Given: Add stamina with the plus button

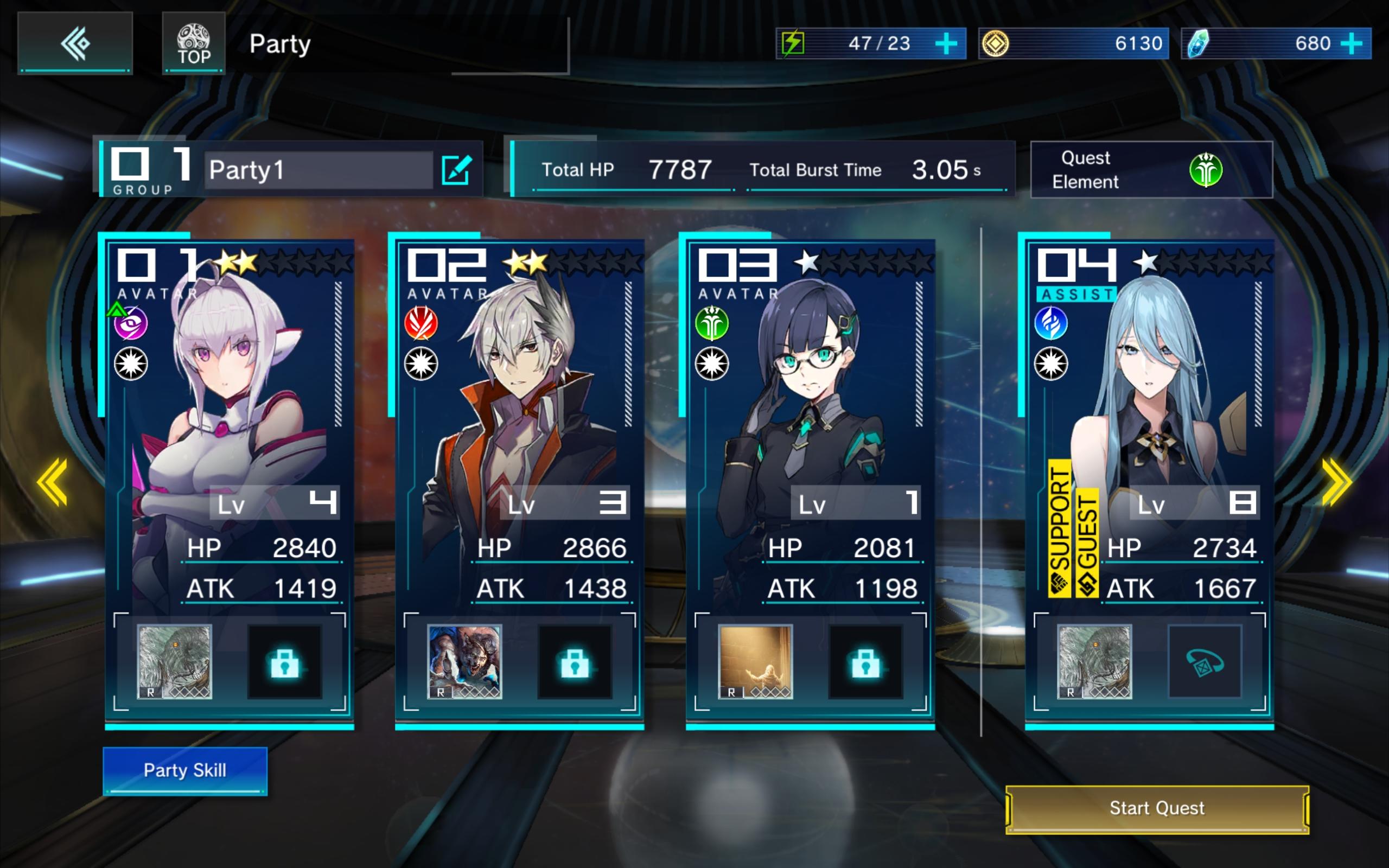Looking at the screenshot, I should point(946,43).
